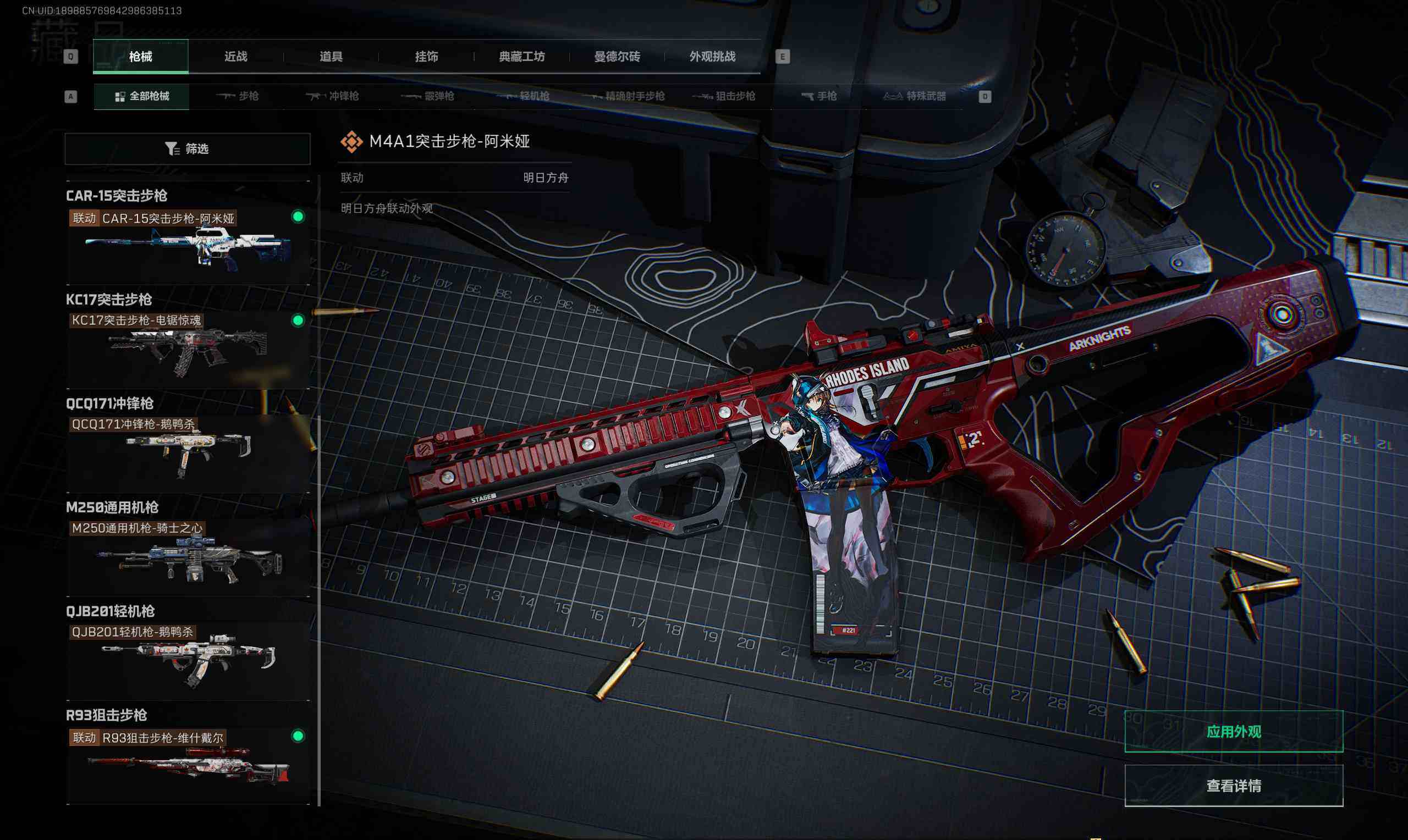Image resolution: width=1408 pixels, height=840 pixels.
Task: Show the 外观挑战 tab
Action: [x=712, y=57]
